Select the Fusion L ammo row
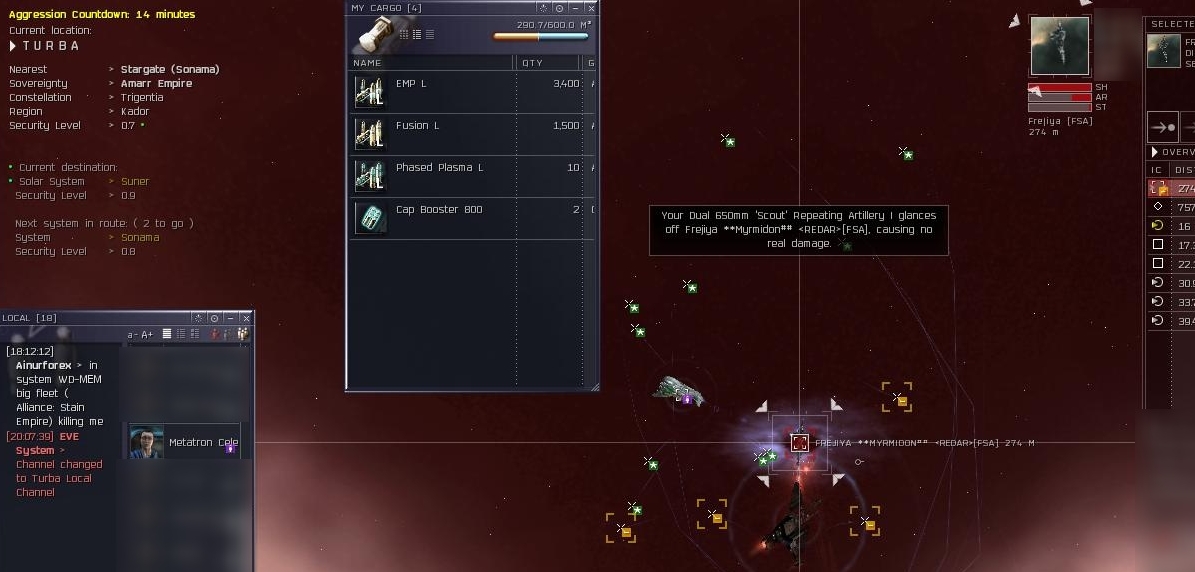Screen dimensions: 1195x572 click(x=470, y=134)
